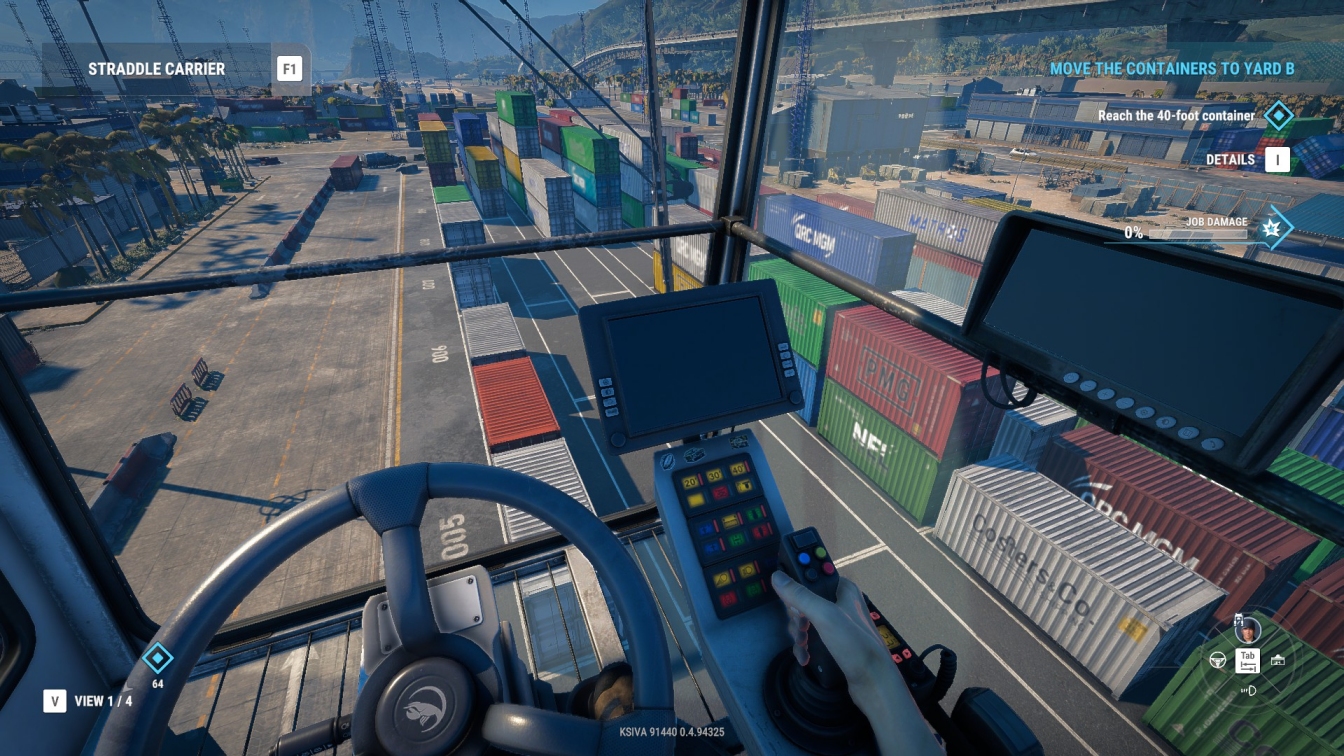Open the Straddle Carrier help panel
This screenshot has width=1344, height=756.
[289, 69]
